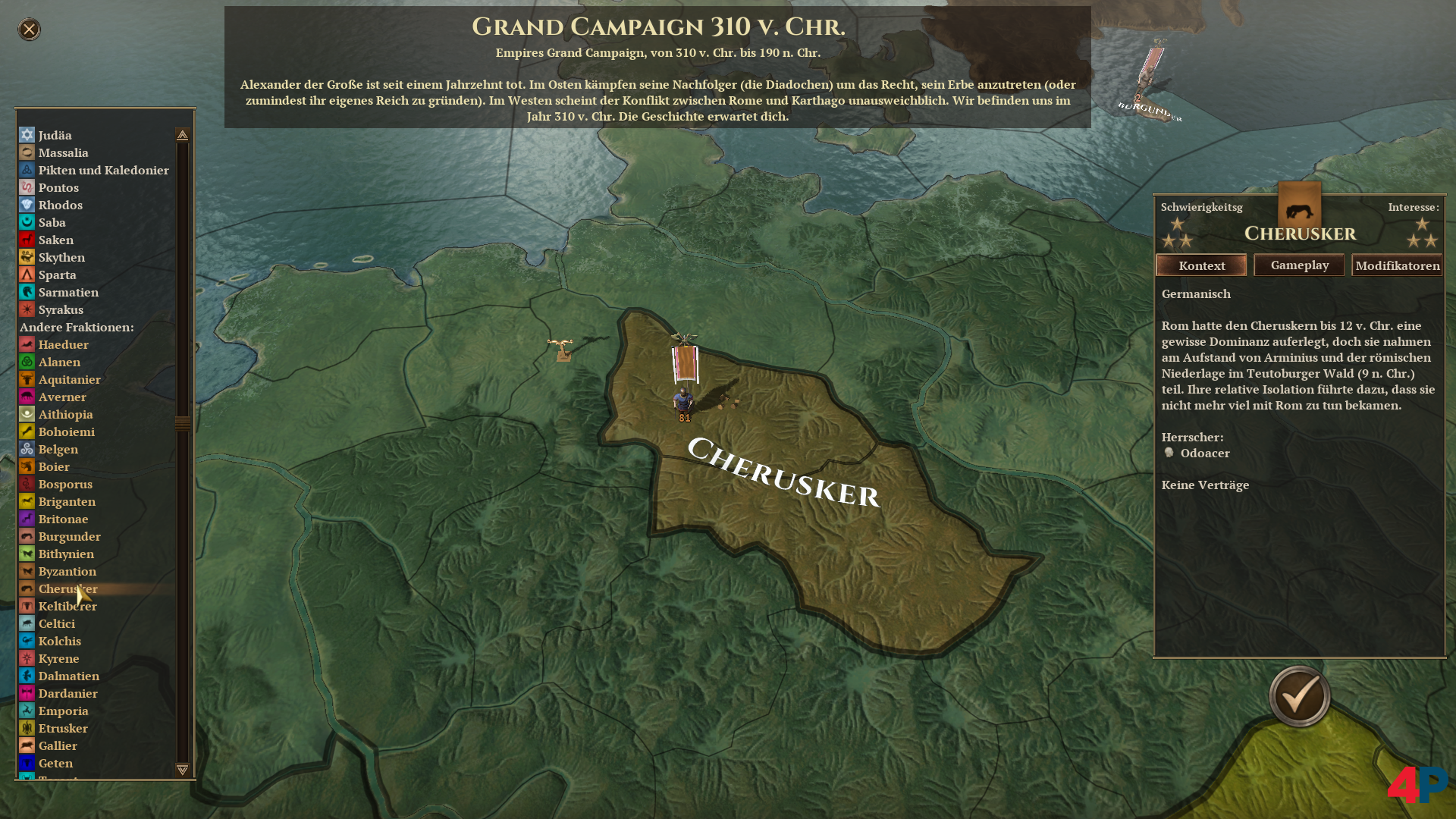The height and width of the screenshot is (819, 1456).
Task: Click Odoacer's ruler portrait icon
Action: (x=1170, y=453)
